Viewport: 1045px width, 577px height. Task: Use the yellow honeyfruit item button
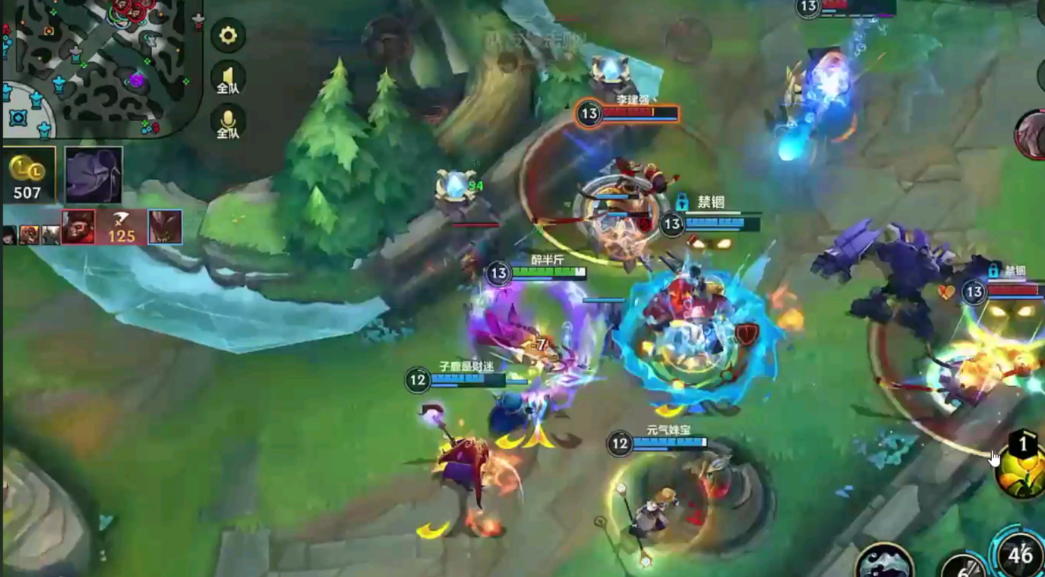coord(1020,468)
